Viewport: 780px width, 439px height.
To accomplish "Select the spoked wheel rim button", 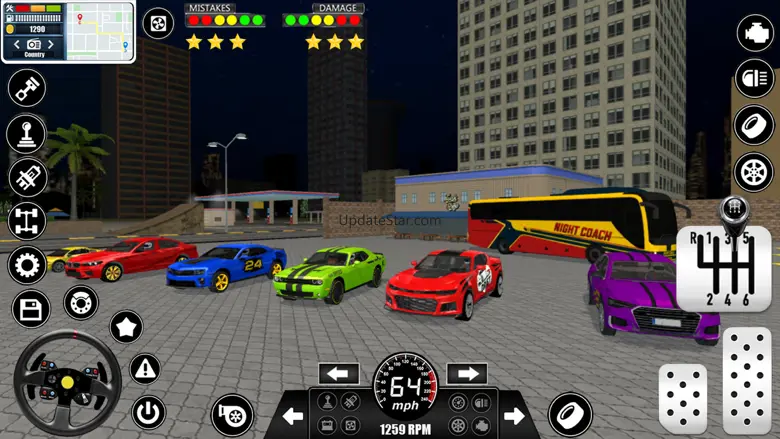I will click(x=755, y=173).
